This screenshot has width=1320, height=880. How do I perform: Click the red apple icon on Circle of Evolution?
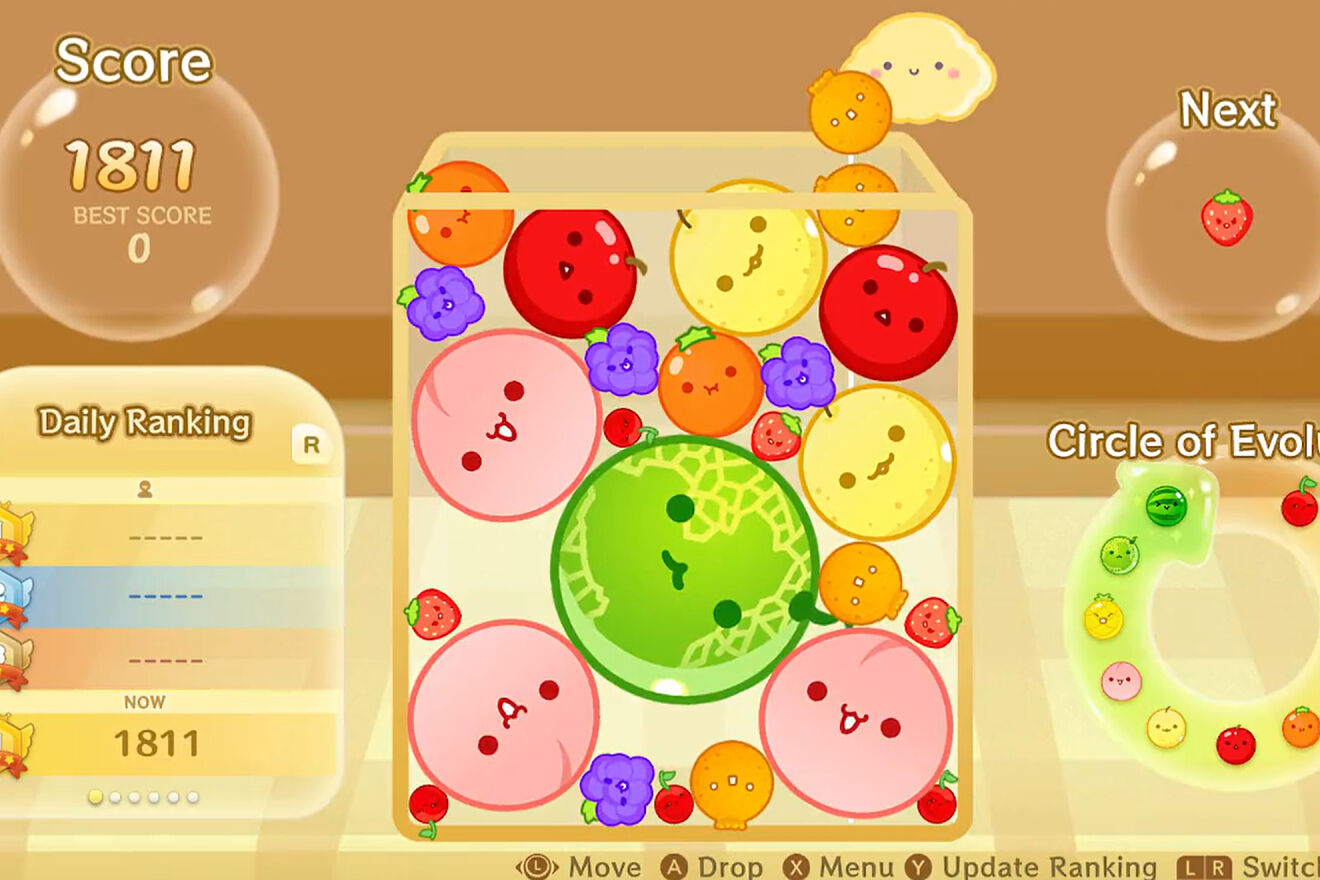click(x=1234, y=742)
